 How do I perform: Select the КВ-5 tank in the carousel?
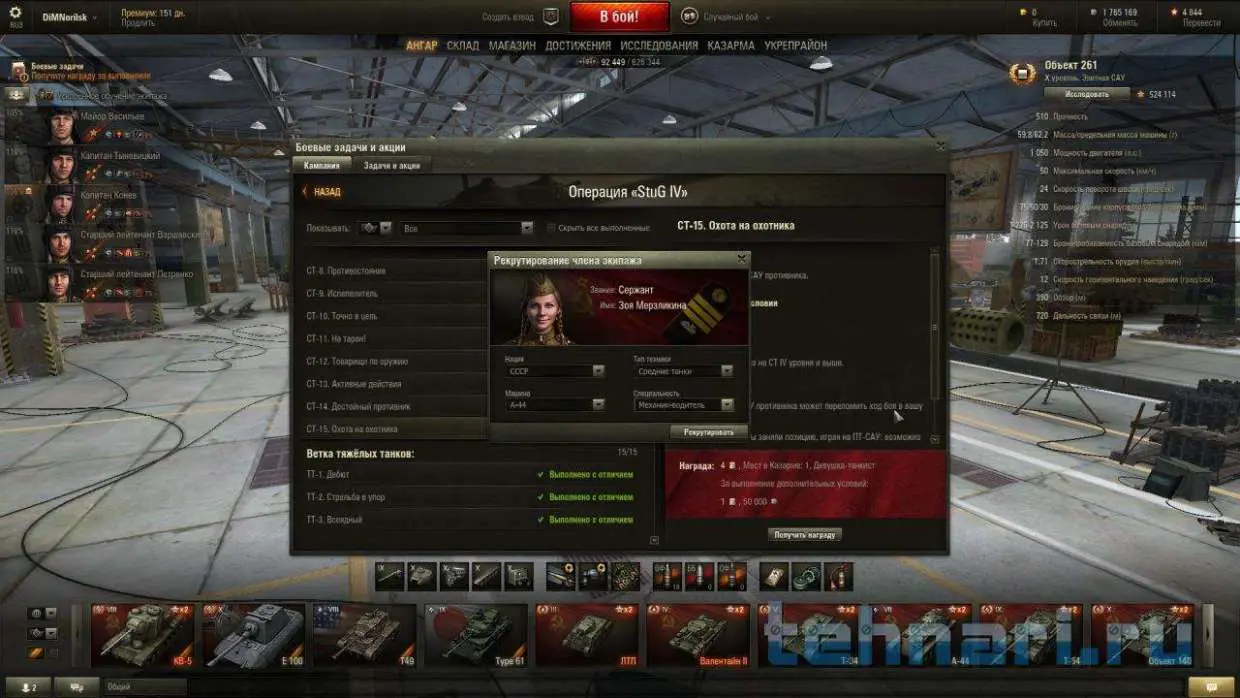pyautogui.click(x=143, y=635)
